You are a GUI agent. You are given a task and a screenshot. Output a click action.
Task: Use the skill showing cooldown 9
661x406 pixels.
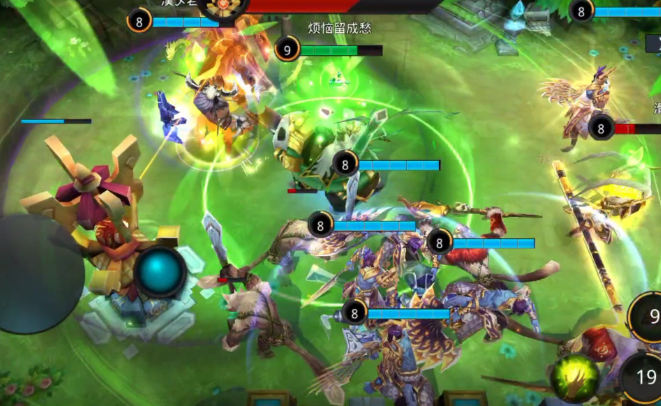647,317
